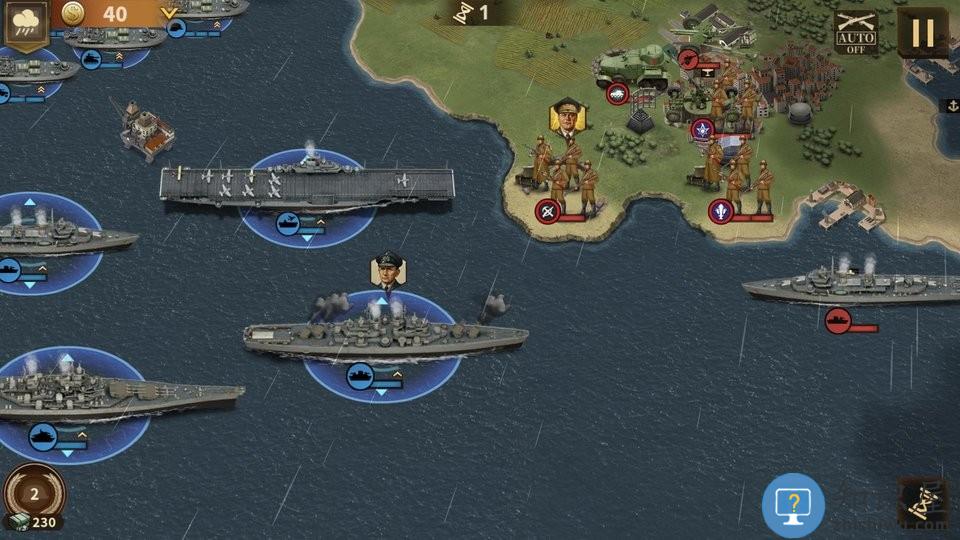Open the blue question mark help button
The width and height of the screenshot is (960, 540).
click(x=793, y=505)
